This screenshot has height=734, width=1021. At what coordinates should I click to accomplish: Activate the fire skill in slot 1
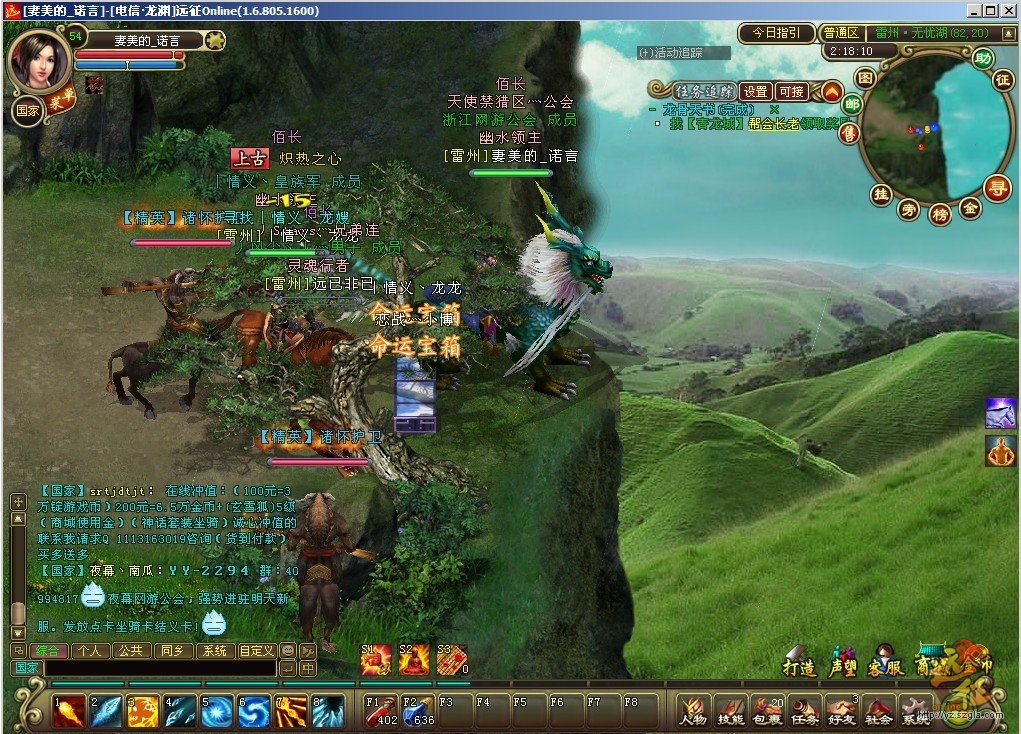[x=68, y=711]
